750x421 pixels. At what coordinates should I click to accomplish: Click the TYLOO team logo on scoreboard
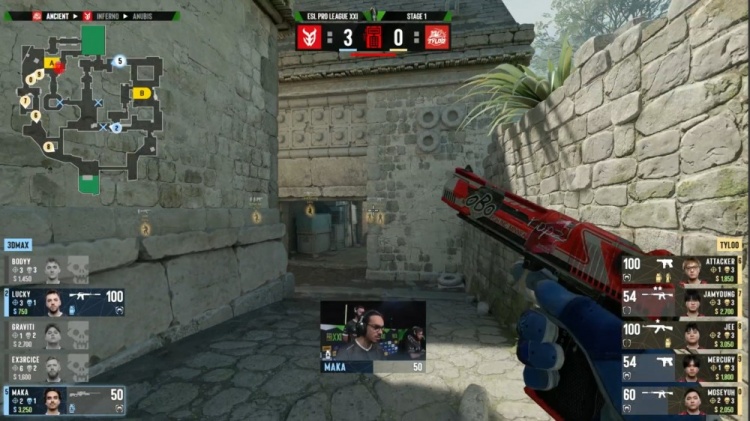437,38
